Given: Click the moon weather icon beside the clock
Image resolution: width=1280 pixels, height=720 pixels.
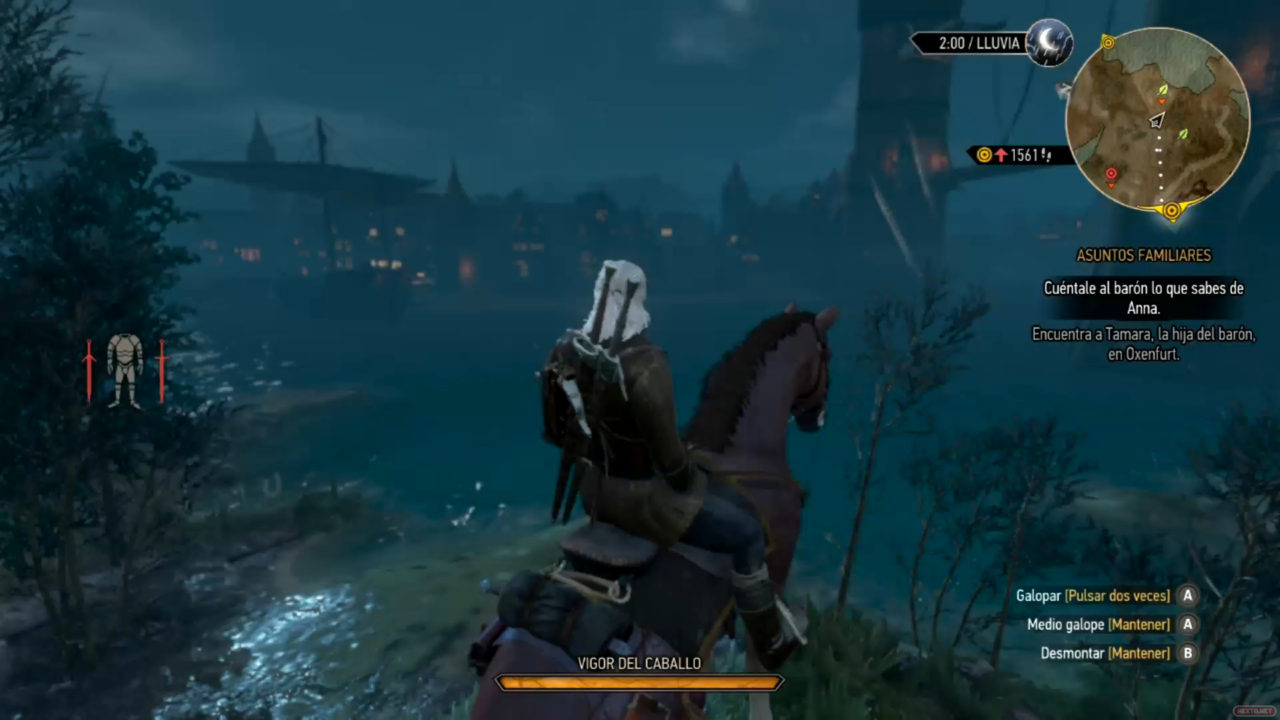Looking at the screenshot, I should (x=1049, y=42).
